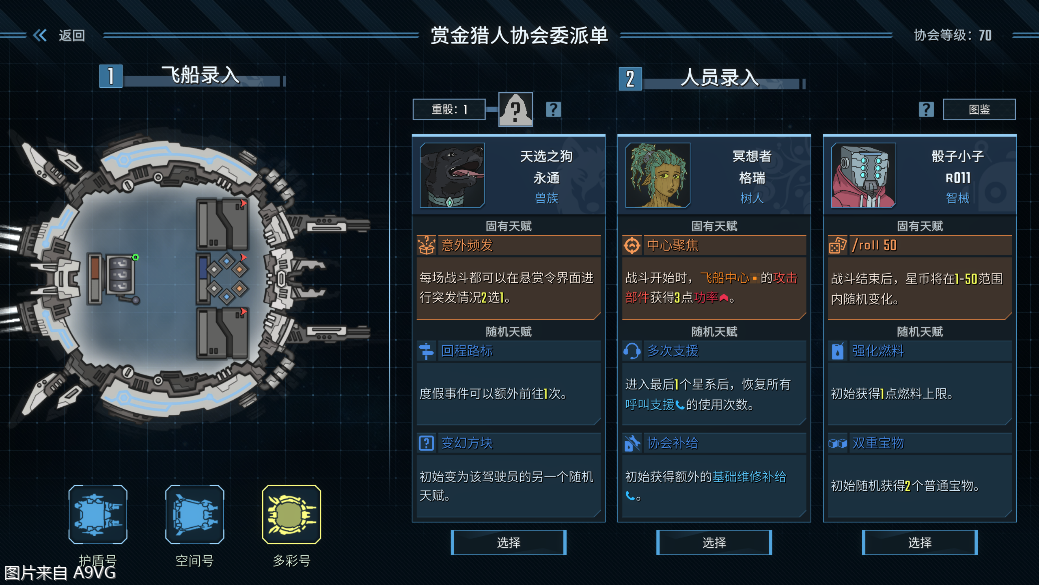
Task: Inspect the 中心聚焦 innate talent
Action: tap(714, 245)
